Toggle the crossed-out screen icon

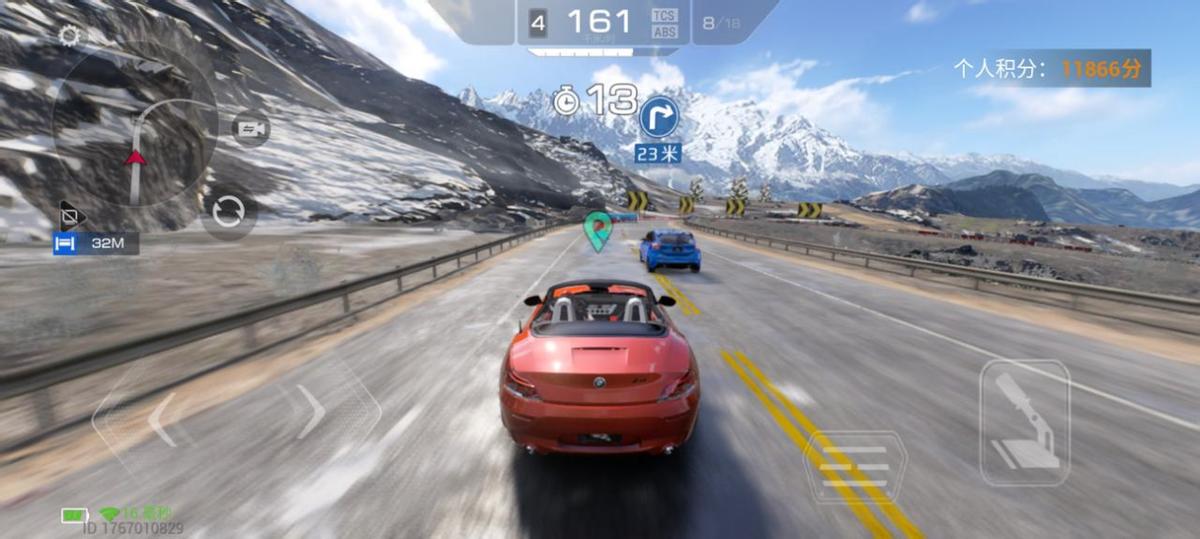(68, 214)
